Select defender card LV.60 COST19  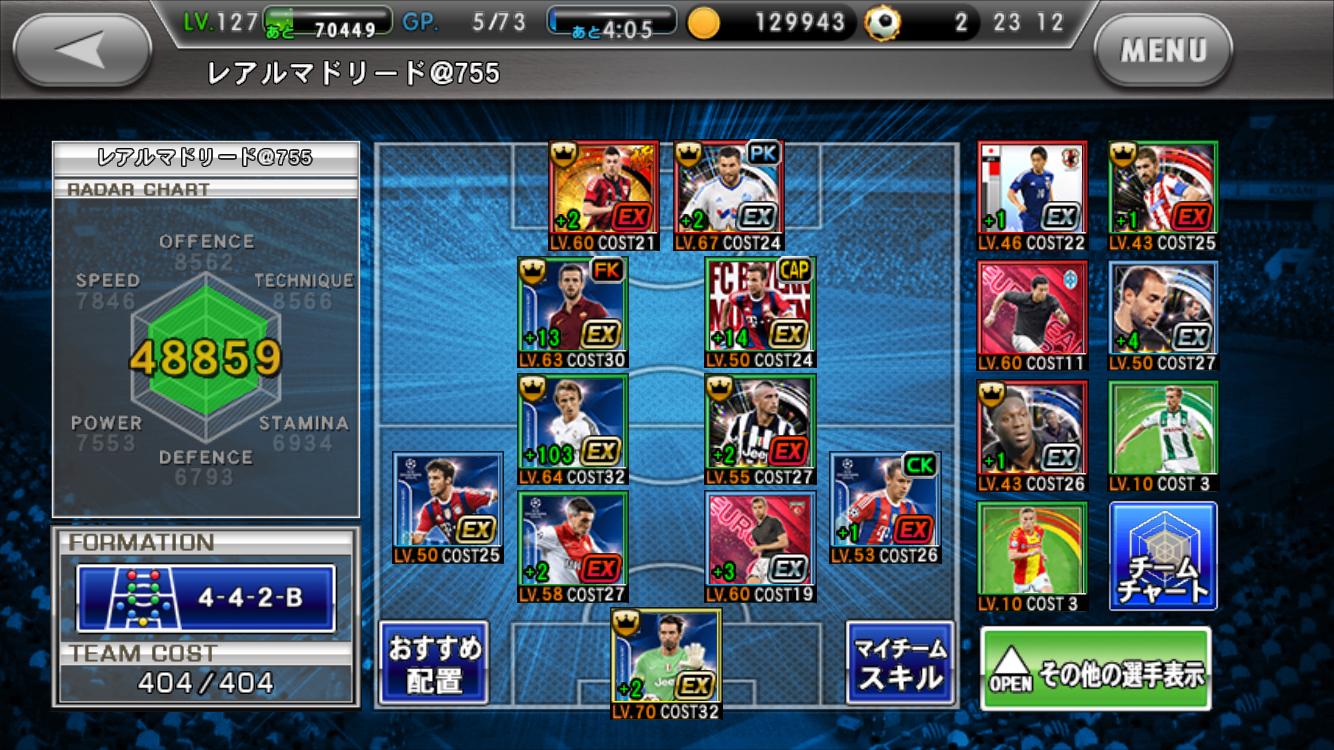pos(759,545)
